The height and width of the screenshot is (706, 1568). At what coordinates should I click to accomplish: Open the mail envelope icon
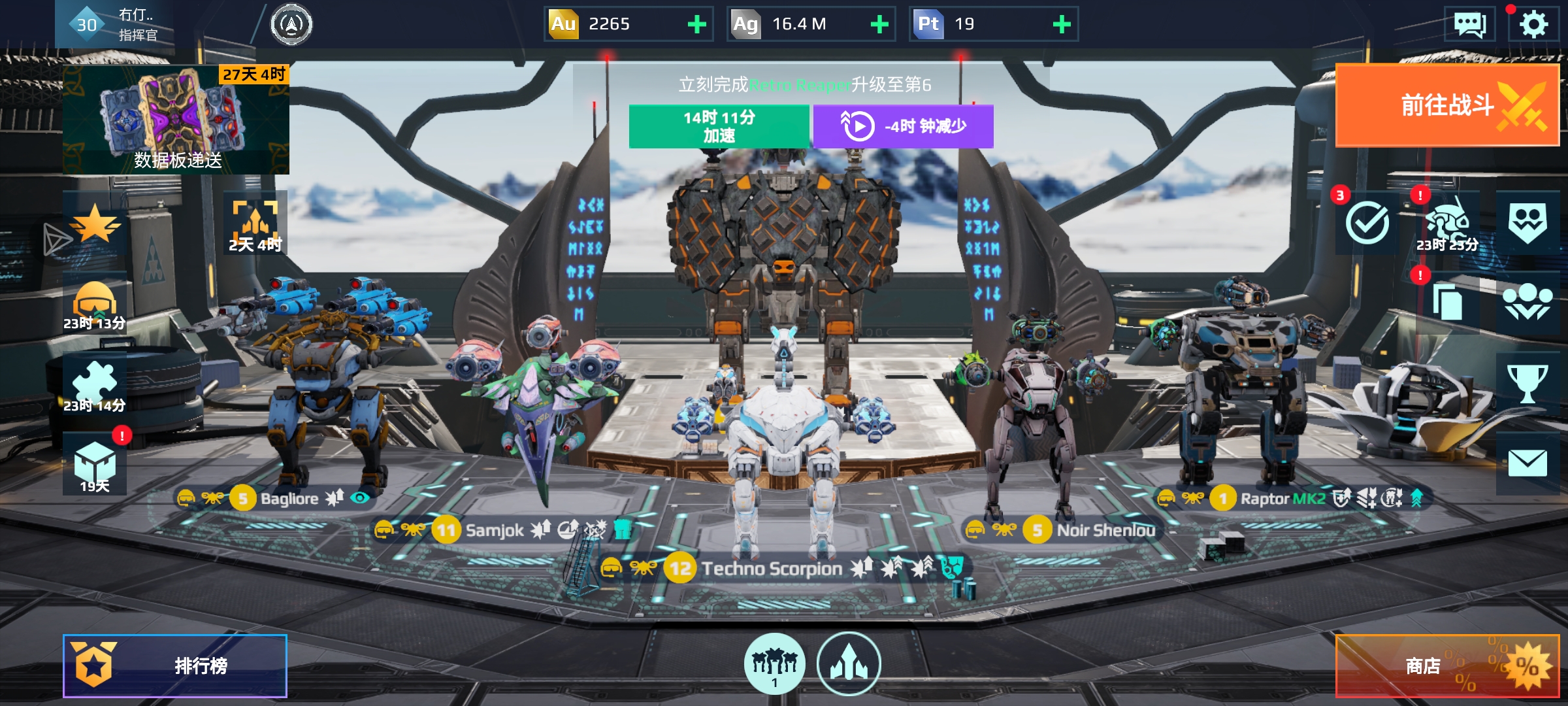tap(1527, 463)
